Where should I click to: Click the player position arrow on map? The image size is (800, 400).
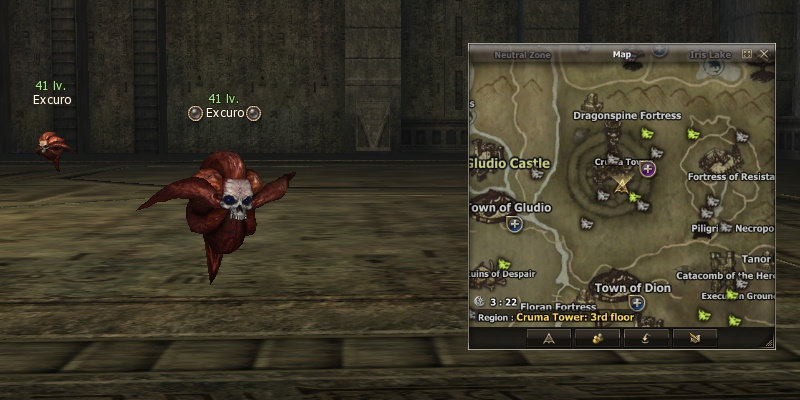623,184
